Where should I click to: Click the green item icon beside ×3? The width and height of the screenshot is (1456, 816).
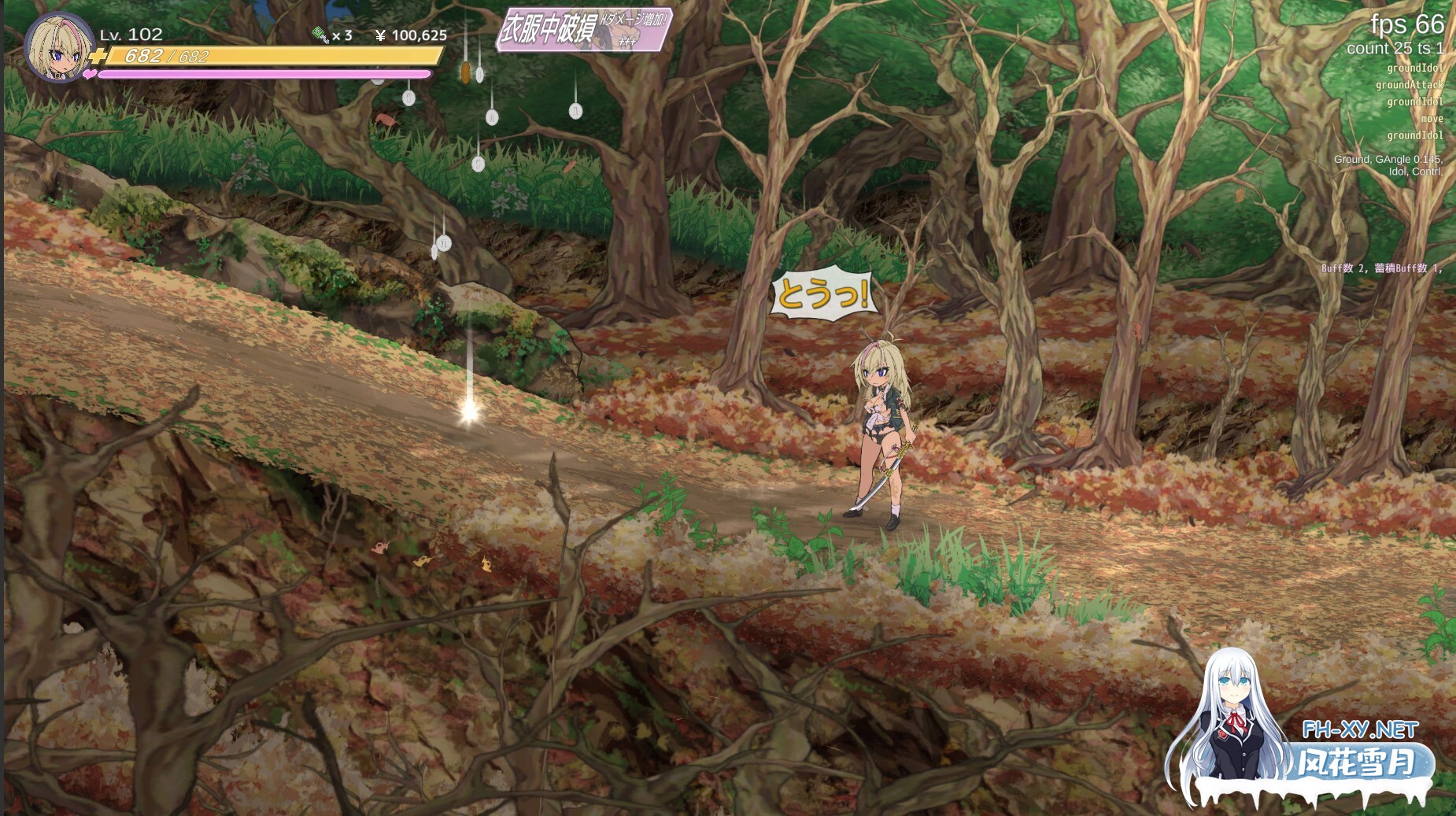(x=320, y=35)
